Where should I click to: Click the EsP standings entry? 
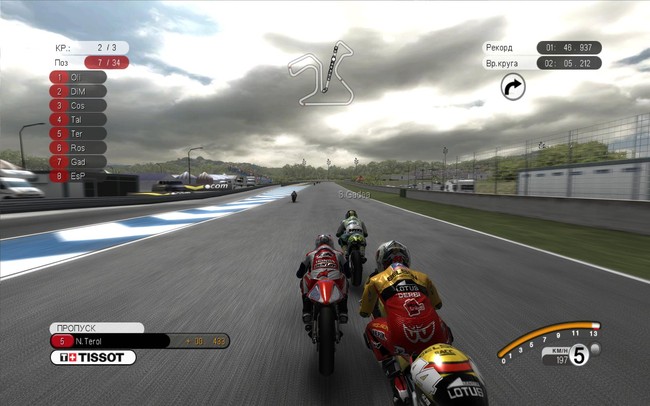78,175
